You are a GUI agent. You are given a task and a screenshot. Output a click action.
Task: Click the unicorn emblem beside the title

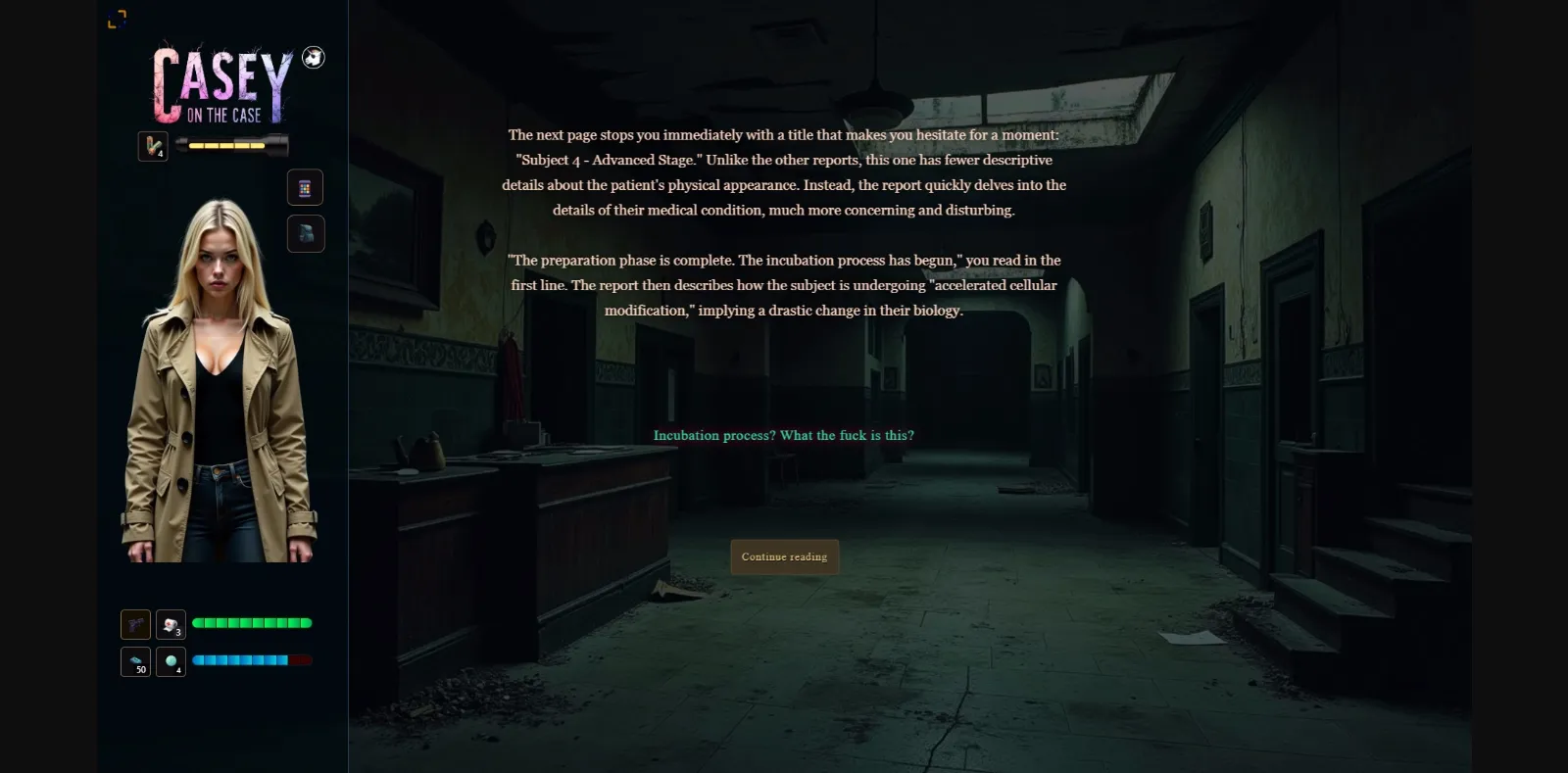[x=312, y=58]
